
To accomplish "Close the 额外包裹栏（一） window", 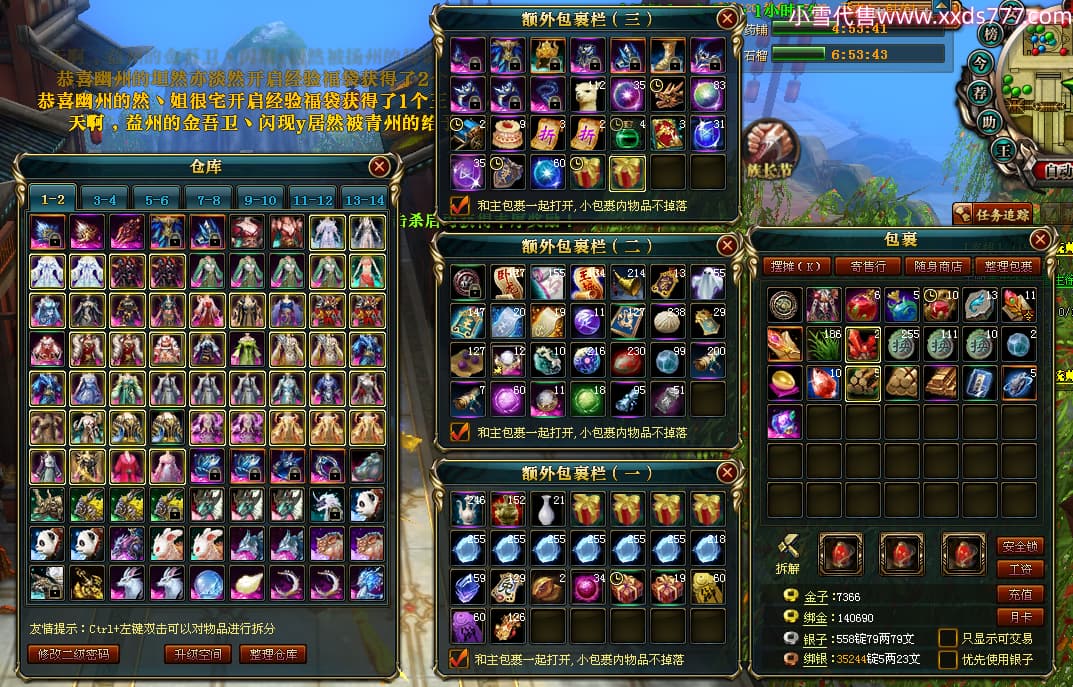I will tap(727, 473).
